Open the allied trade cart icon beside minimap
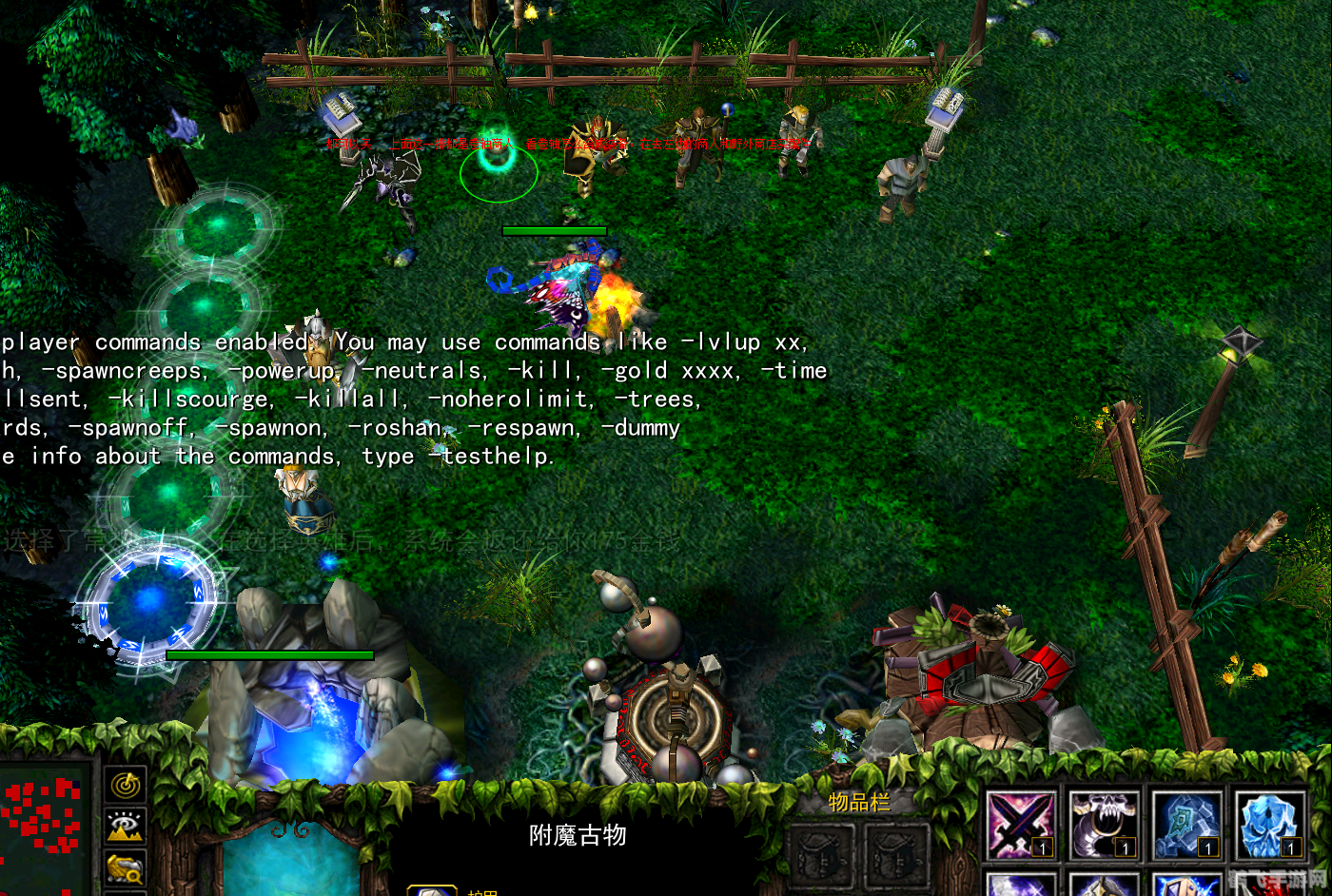This screenshot has width=1332, height=896. coord(124,867)
